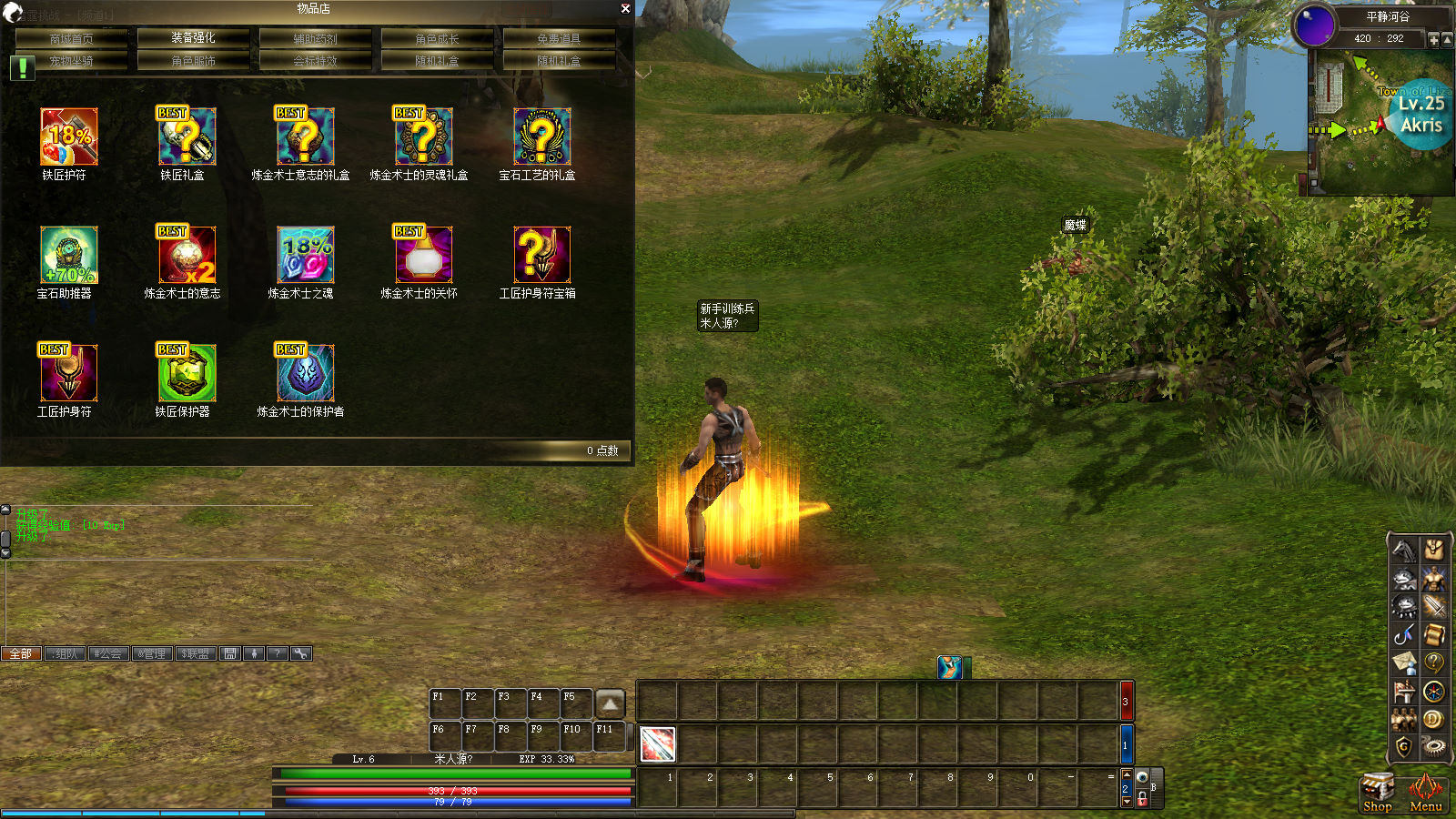The width and height of the screenshot is (1456, 819).
Task: Select the 宝石助推器 +70% item
Action: (68, 255)
